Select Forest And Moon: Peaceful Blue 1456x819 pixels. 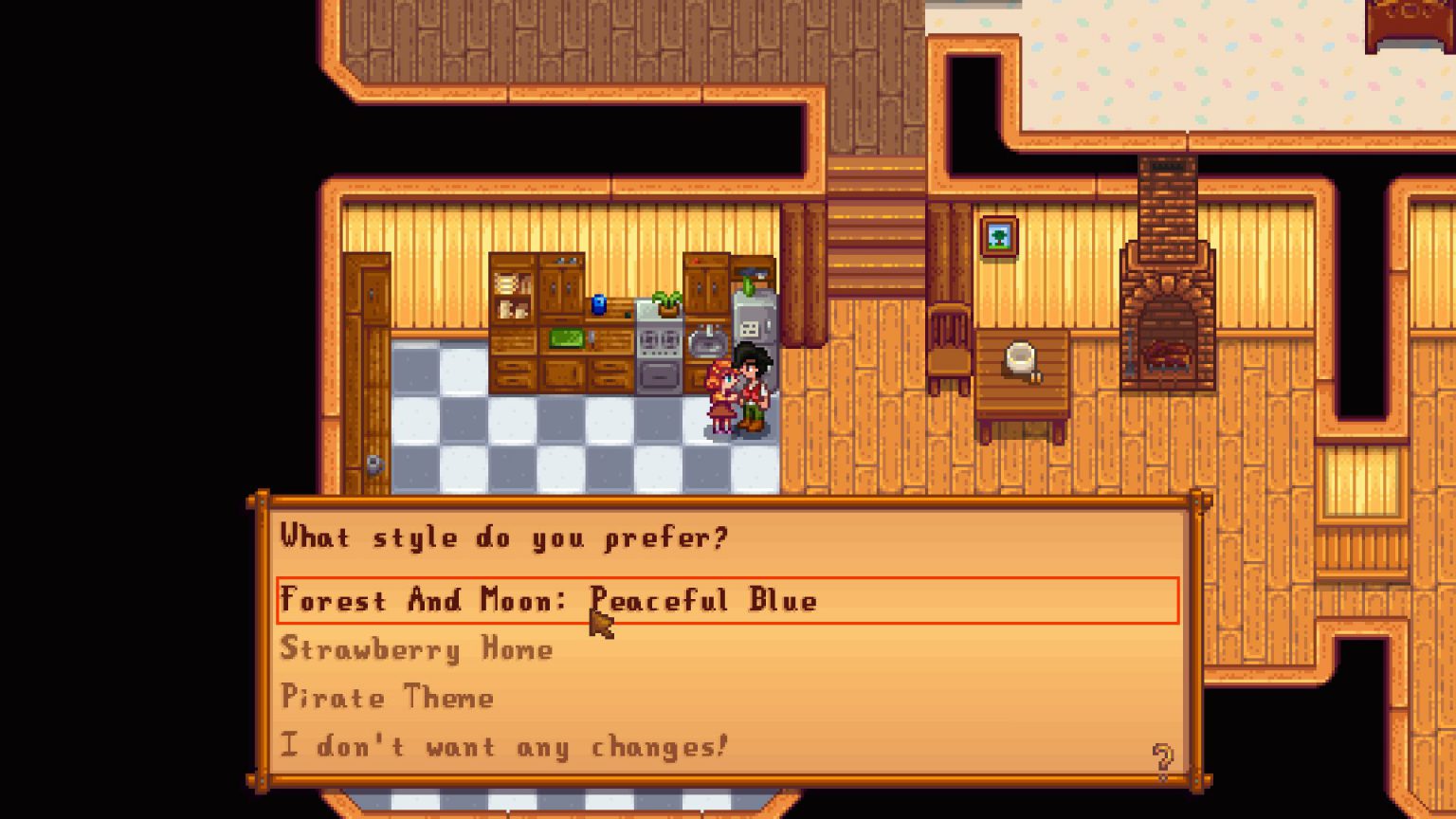pyautogui.click(x=550, y=600)
